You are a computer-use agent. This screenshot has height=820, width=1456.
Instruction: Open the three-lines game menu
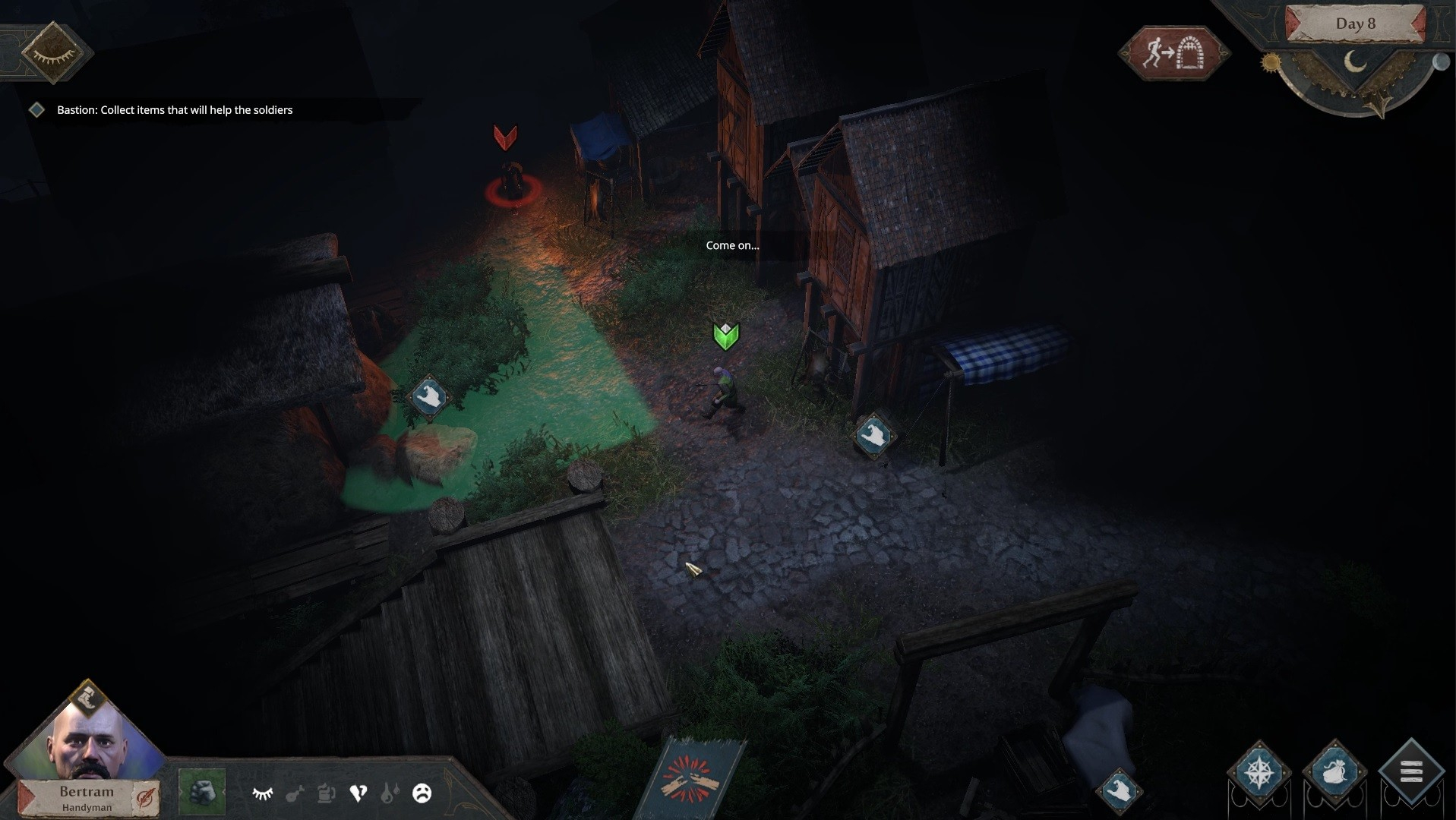1410,772
